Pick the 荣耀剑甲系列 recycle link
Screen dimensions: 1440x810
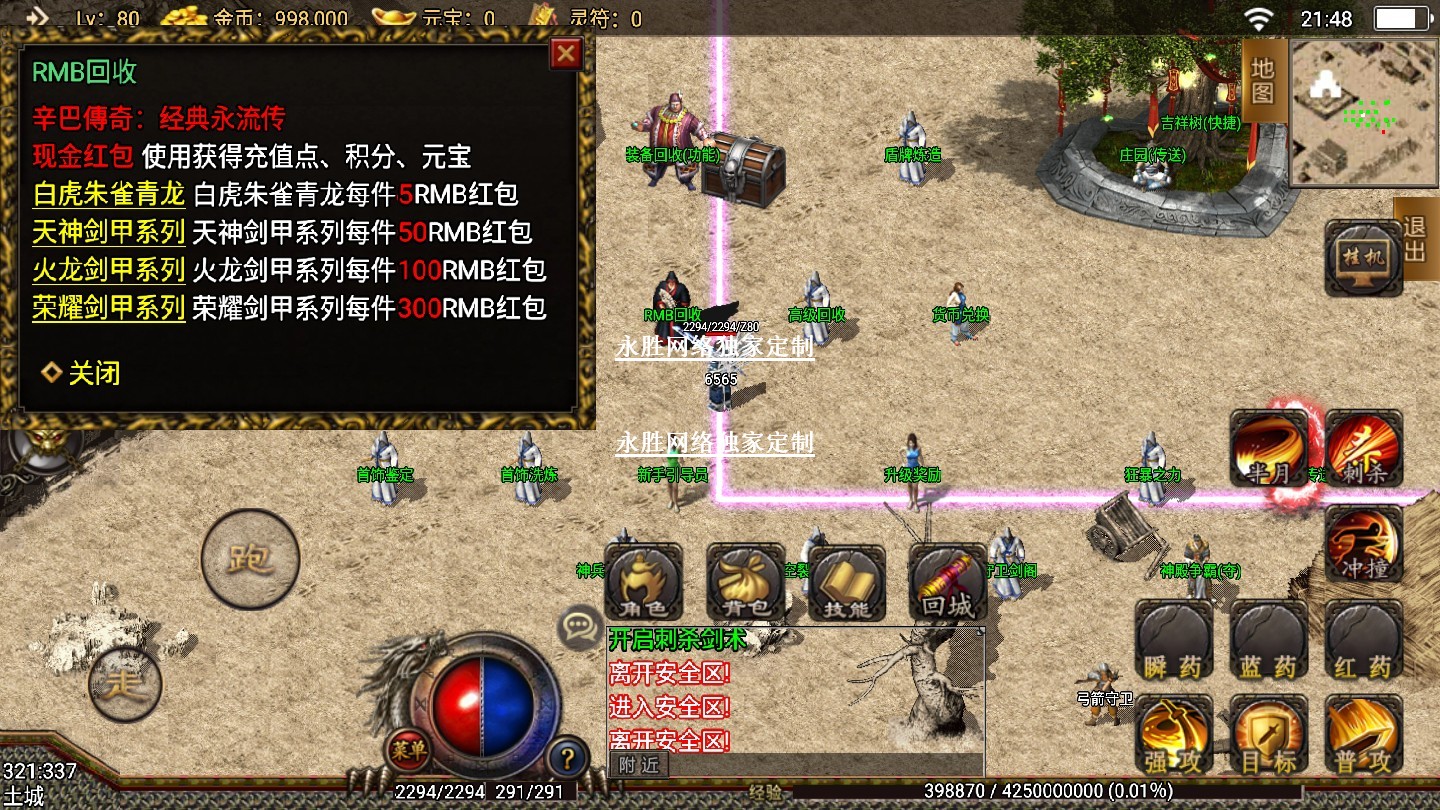pos(109,307)
